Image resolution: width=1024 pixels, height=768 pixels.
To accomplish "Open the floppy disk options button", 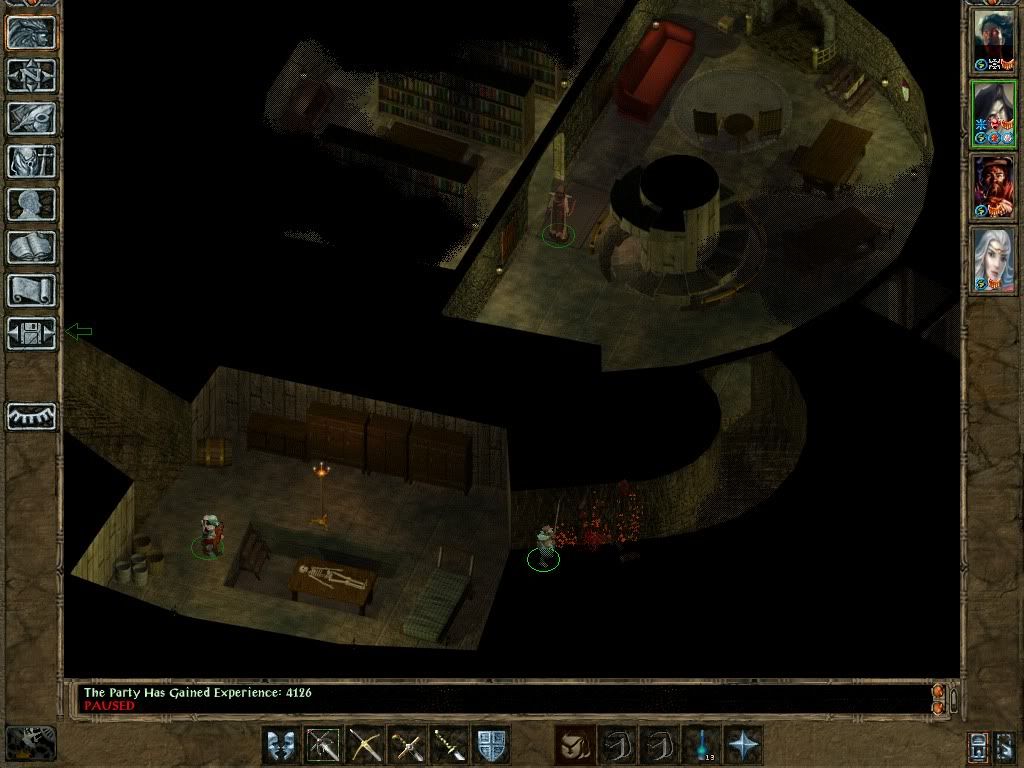I will pyautogui.click(x=31, y=333).
